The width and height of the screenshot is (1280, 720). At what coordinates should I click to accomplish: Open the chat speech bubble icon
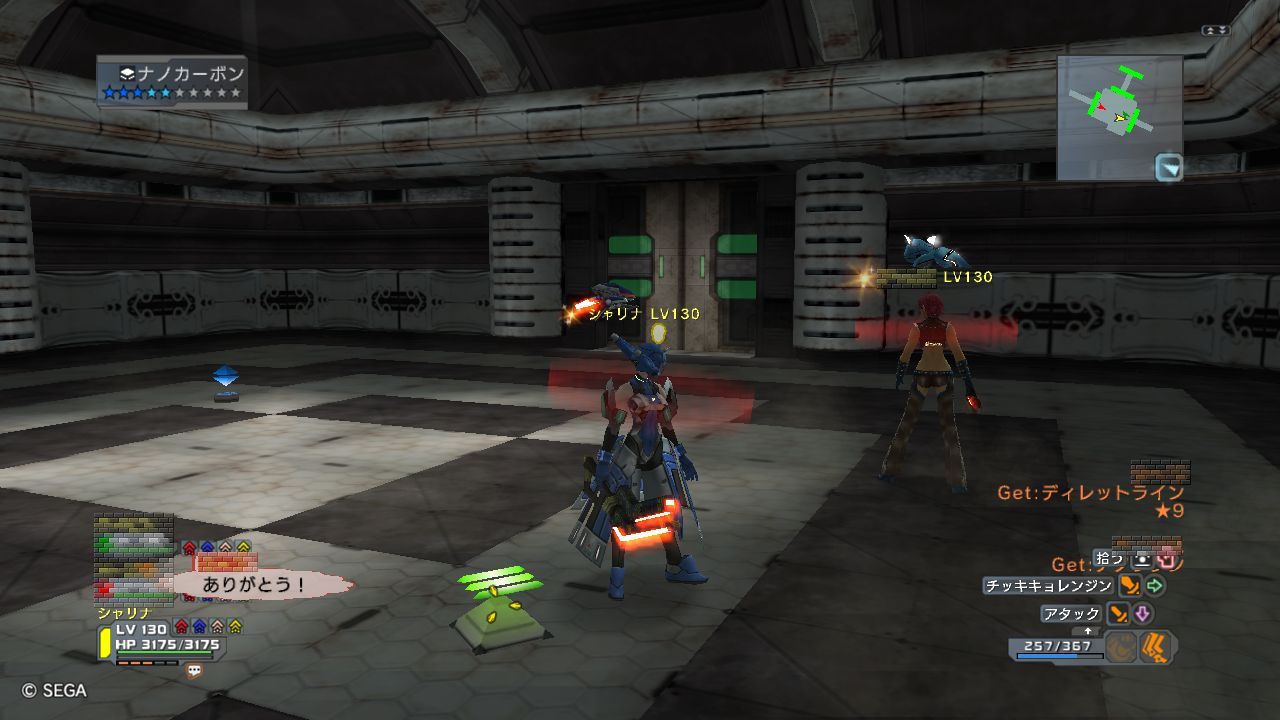point(194,671)
